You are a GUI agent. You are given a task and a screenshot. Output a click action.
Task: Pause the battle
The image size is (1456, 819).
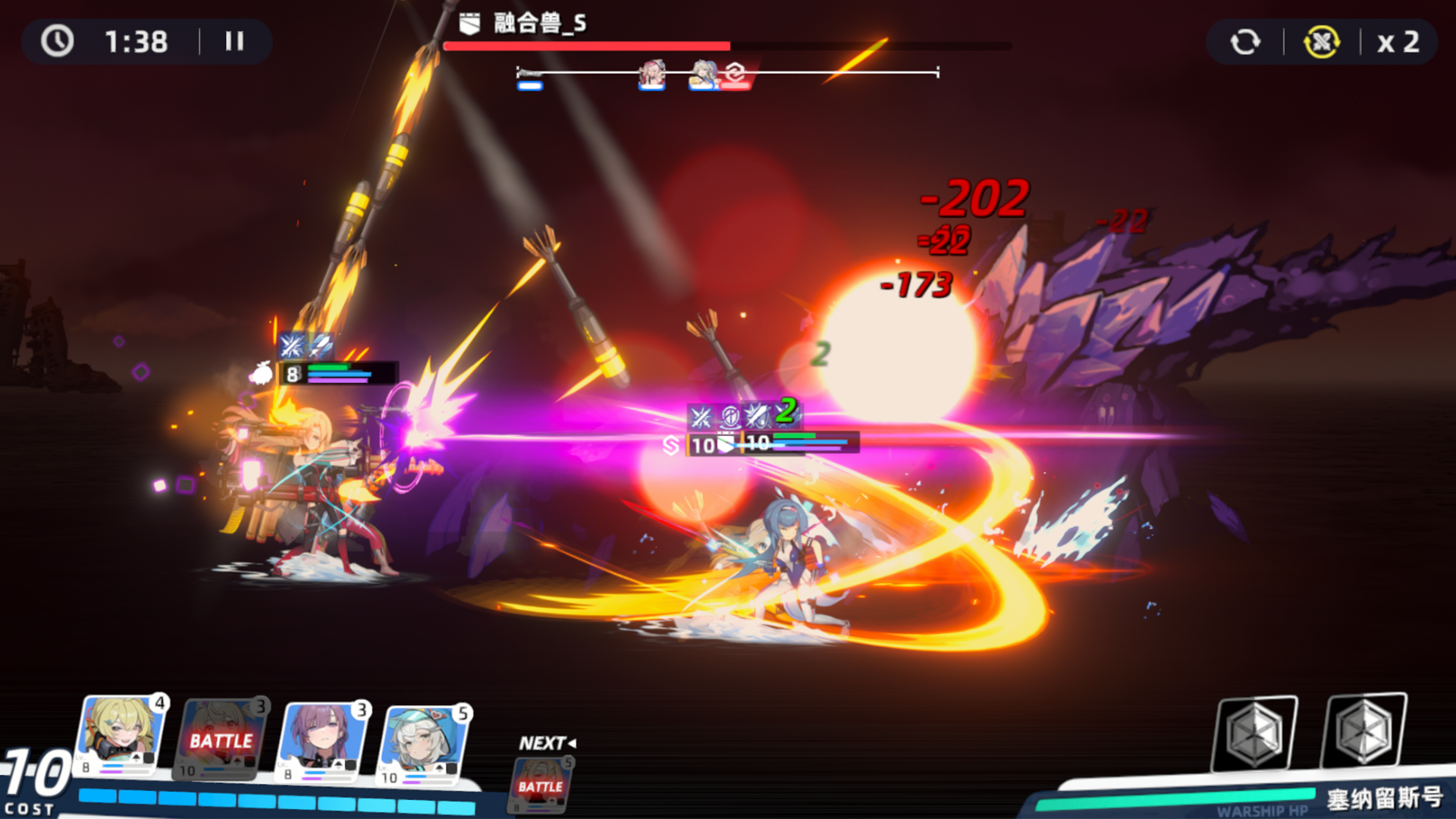(x=234, y=41)
